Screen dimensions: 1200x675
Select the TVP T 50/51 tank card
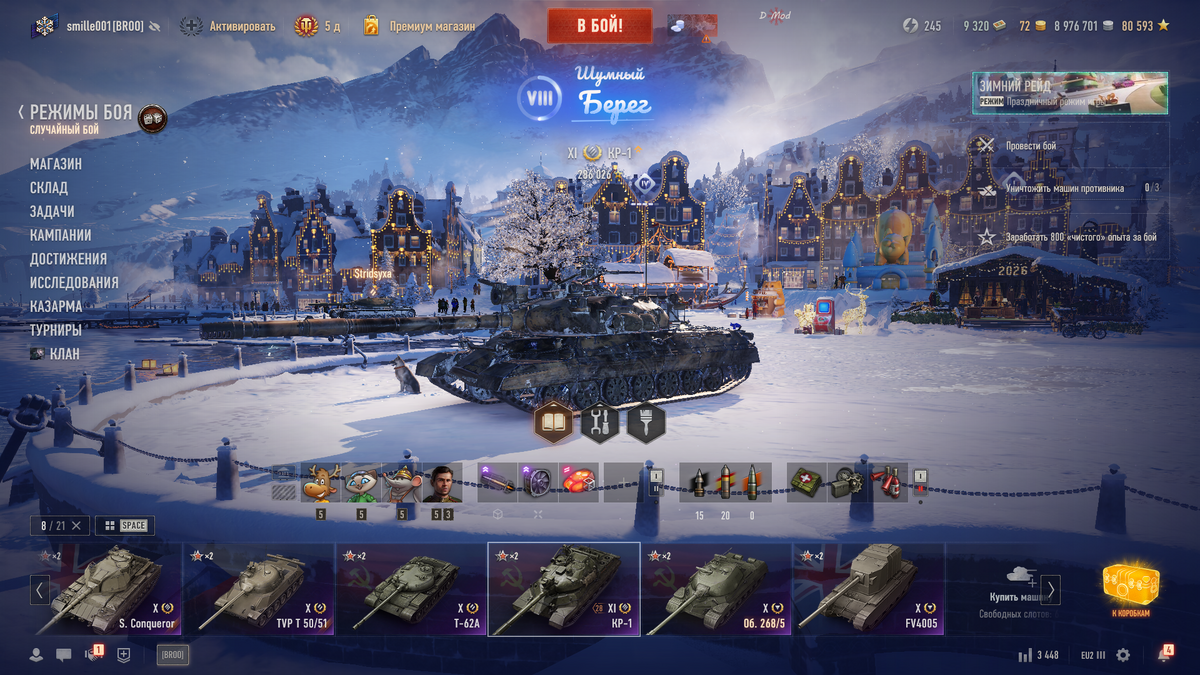(258, 589)
